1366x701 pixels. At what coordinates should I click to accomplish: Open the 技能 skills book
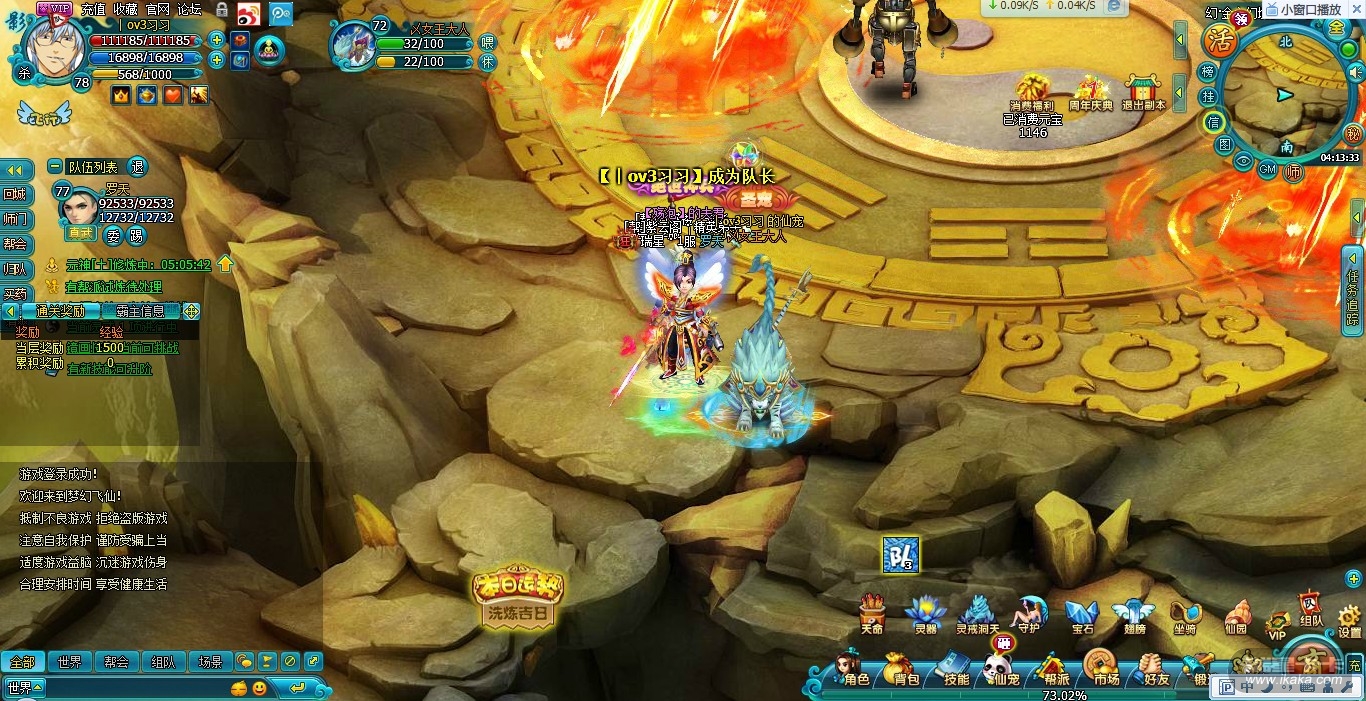click(952, 670)
